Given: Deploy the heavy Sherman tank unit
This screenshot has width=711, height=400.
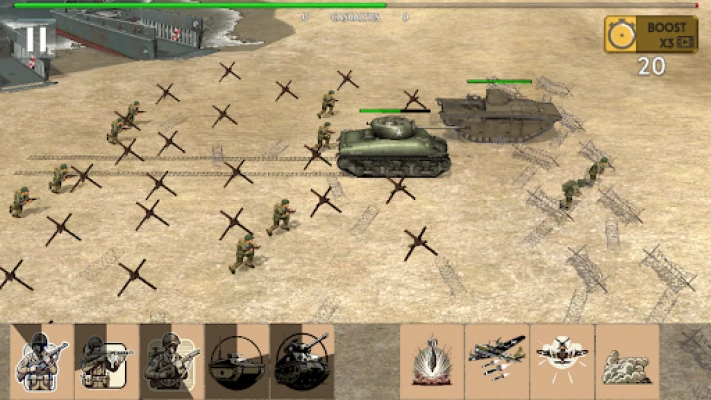Looking at the screenshot, I should pyautogui.click(x=302, y=359).
